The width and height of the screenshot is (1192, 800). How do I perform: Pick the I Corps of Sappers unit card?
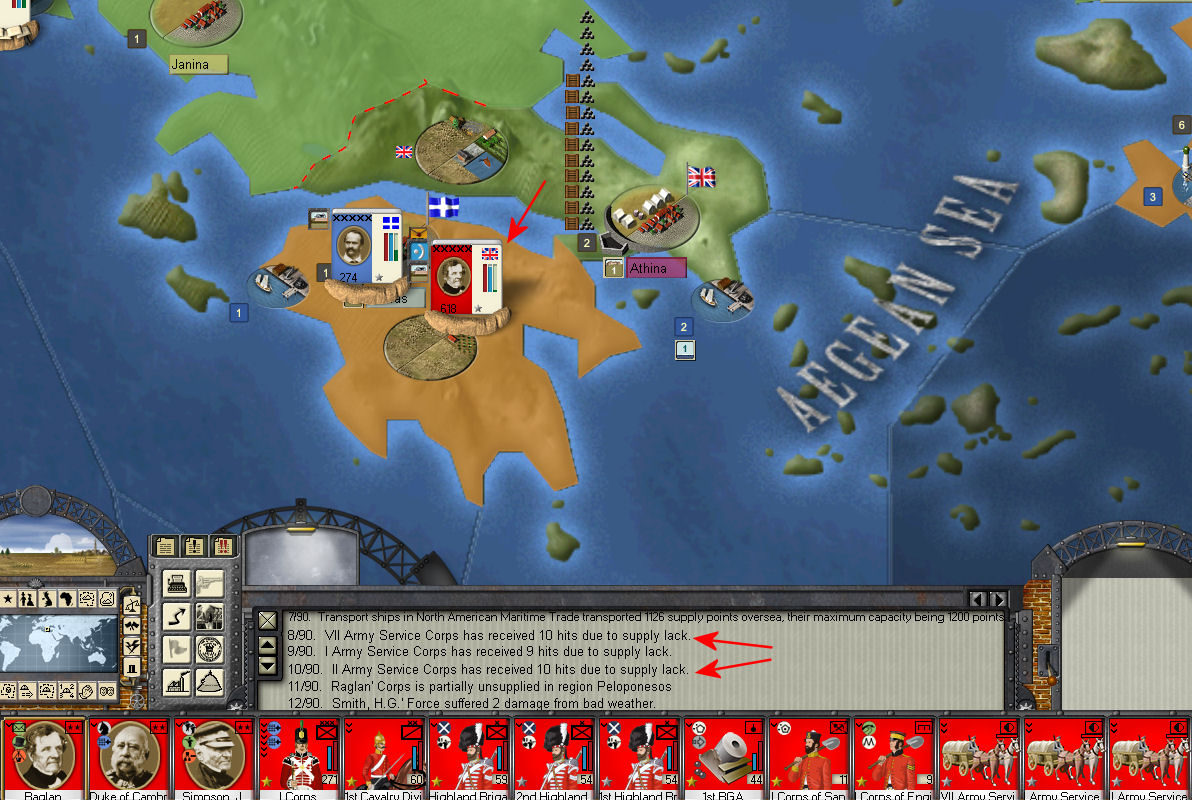point(809,758)
